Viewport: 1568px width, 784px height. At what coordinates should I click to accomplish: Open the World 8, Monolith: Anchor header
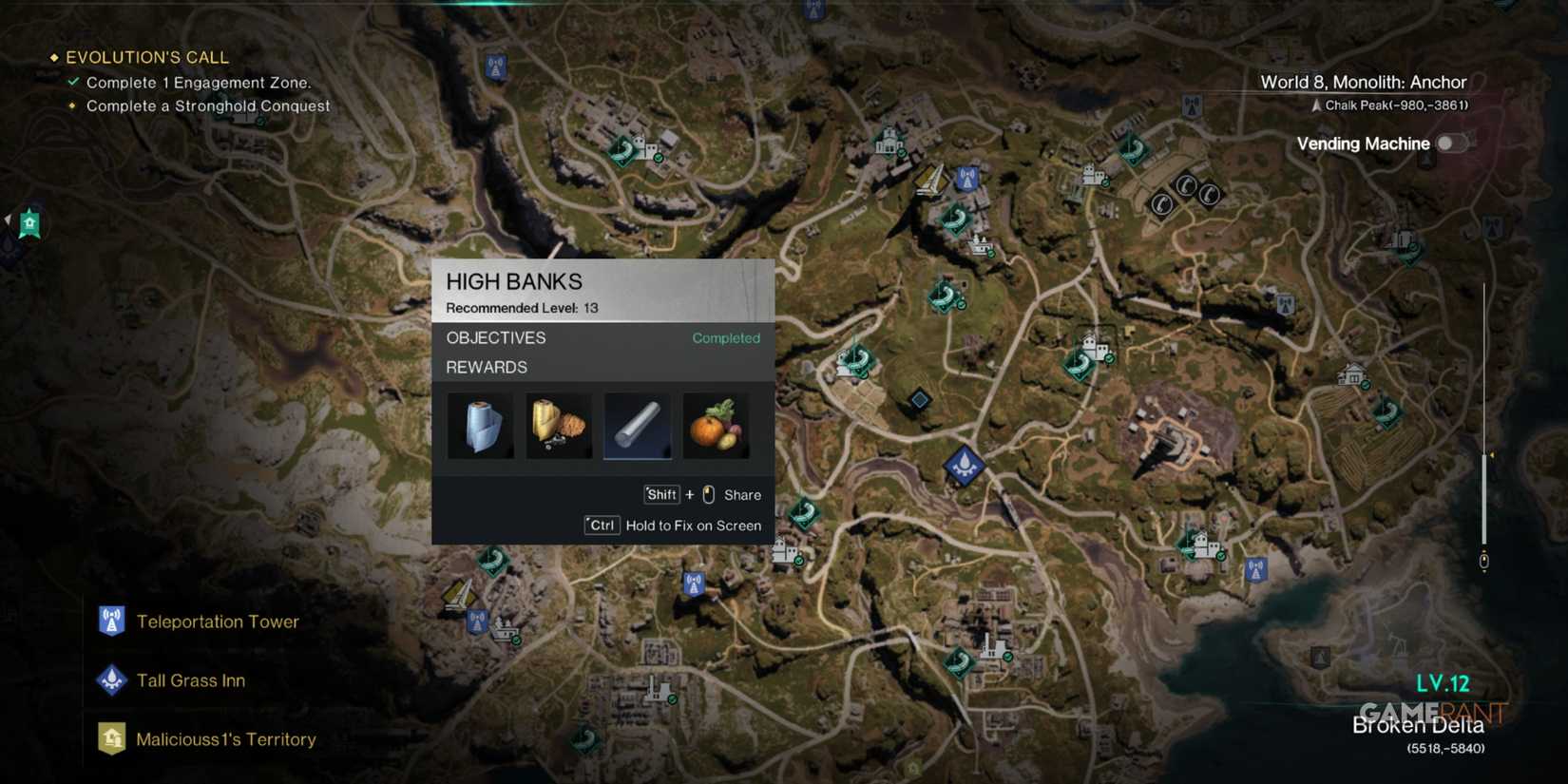[x=1363, y=83]
